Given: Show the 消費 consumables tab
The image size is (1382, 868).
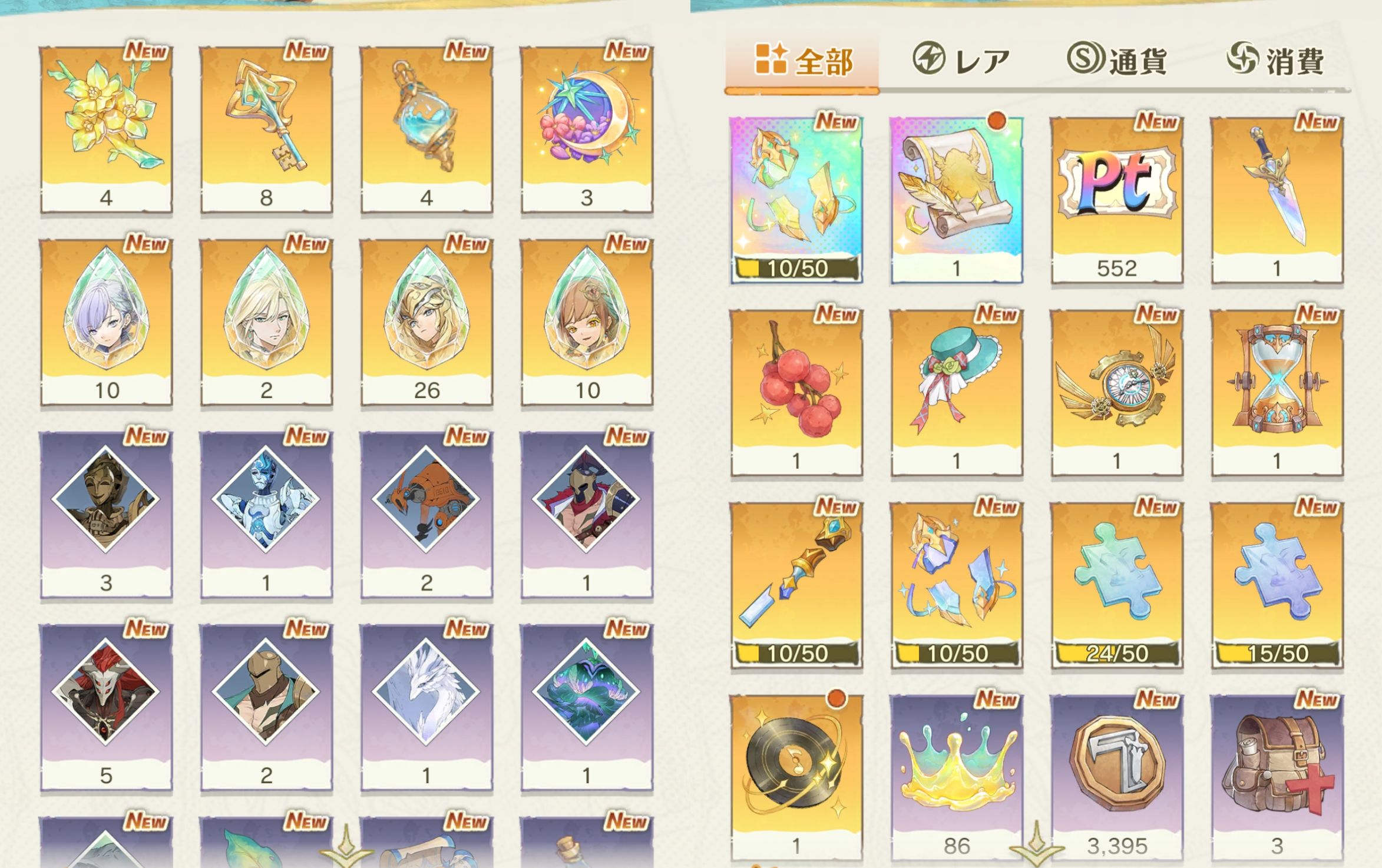Looking at the screenshot, I should [x=1276, y=61].
